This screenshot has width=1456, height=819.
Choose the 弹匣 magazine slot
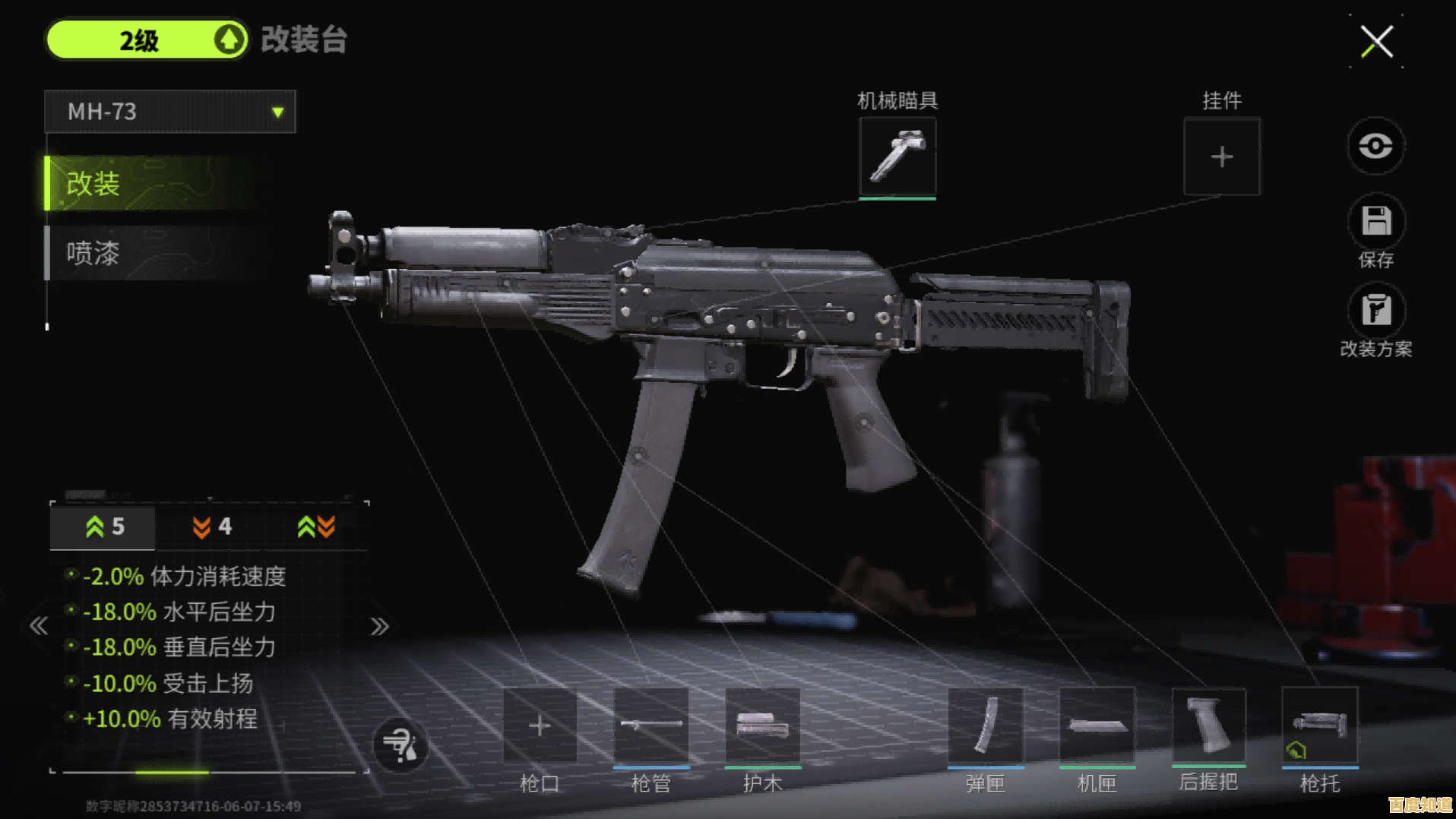[x=985, y=726]
